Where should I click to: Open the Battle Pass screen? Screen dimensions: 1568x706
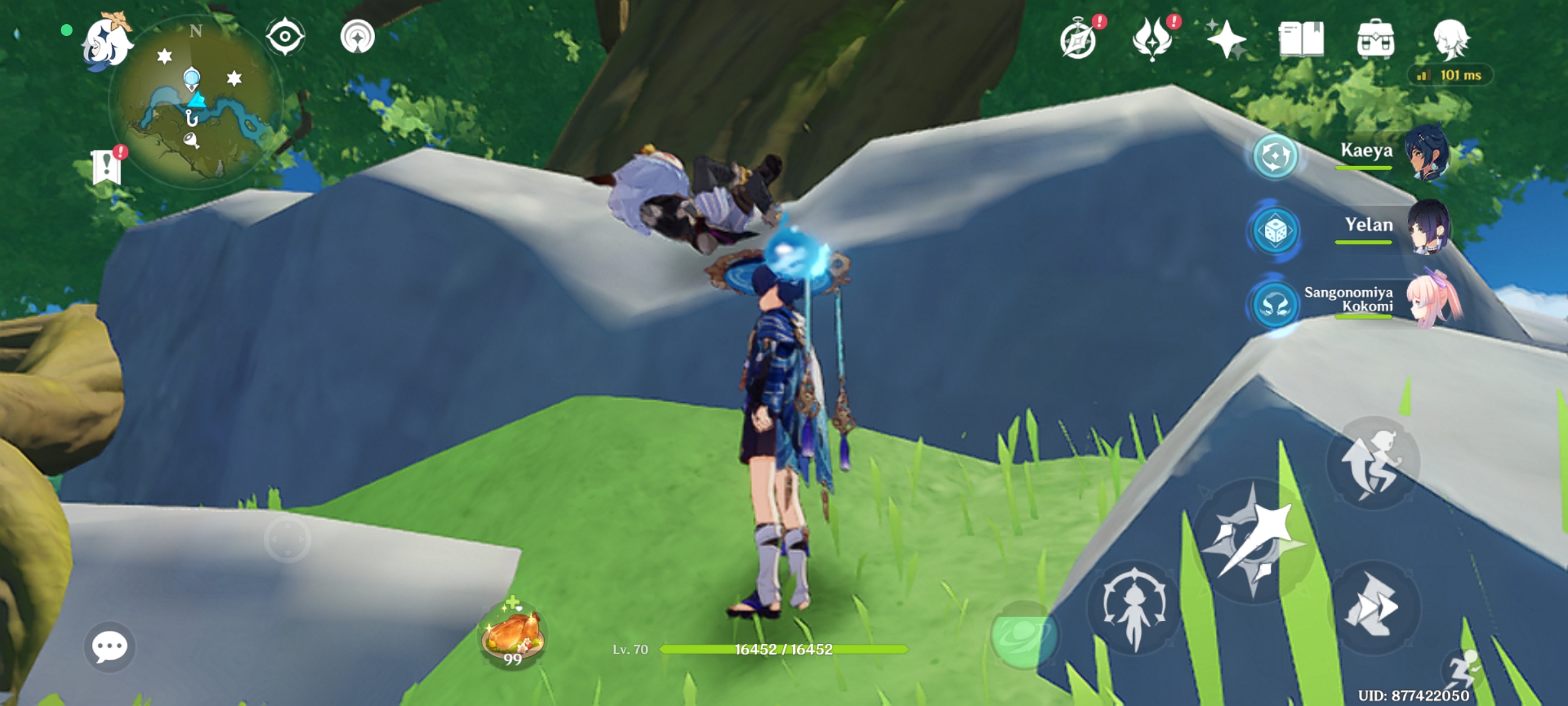point(1153,41)
